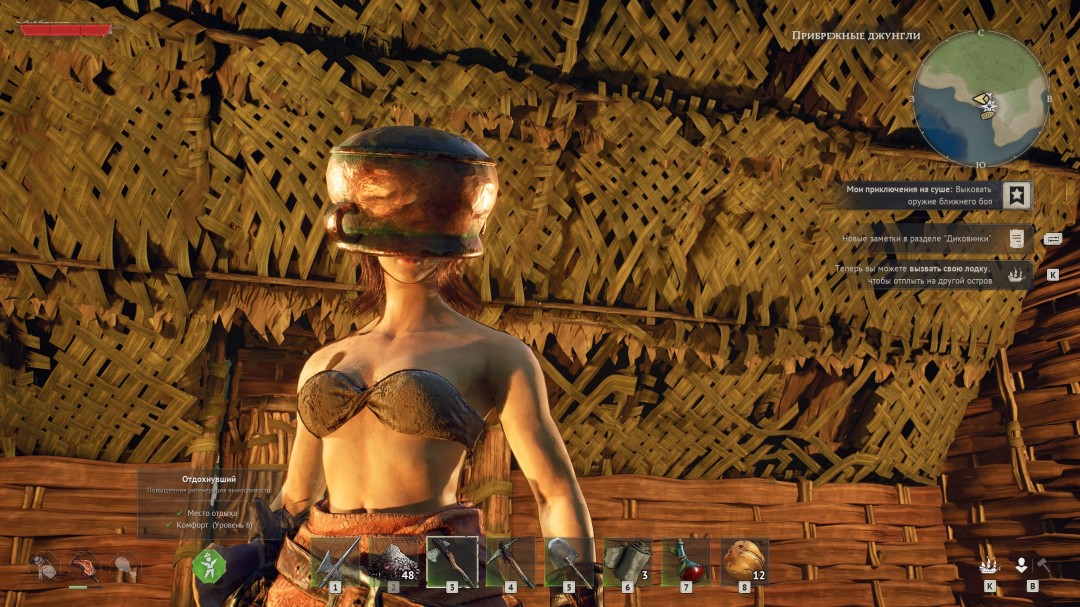This screenshot has width=1080, height=607.
Task: Click the summon boat ship notification
Action: [x=1017, y=274]
